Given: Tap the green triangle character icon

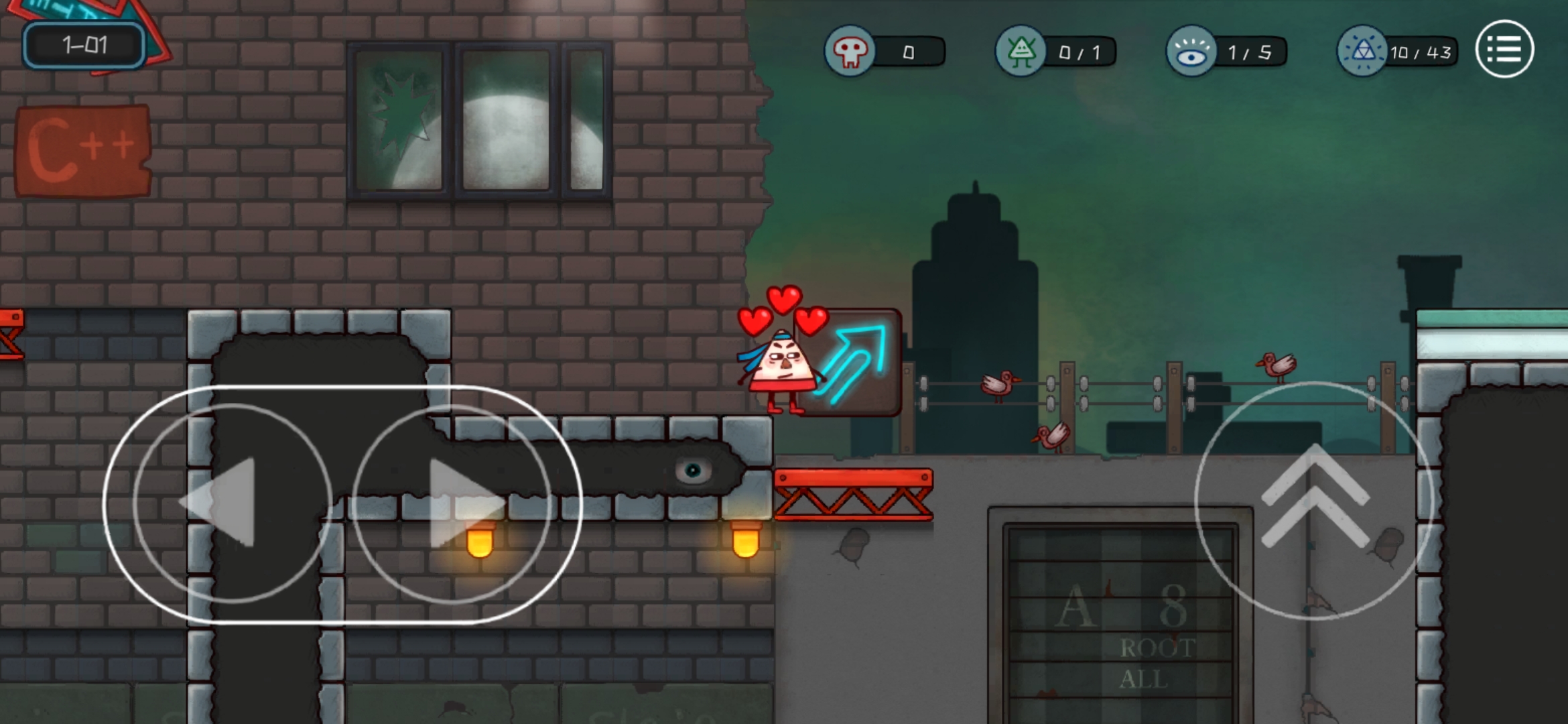Looking at the screenshot, I should point(1021,51).
